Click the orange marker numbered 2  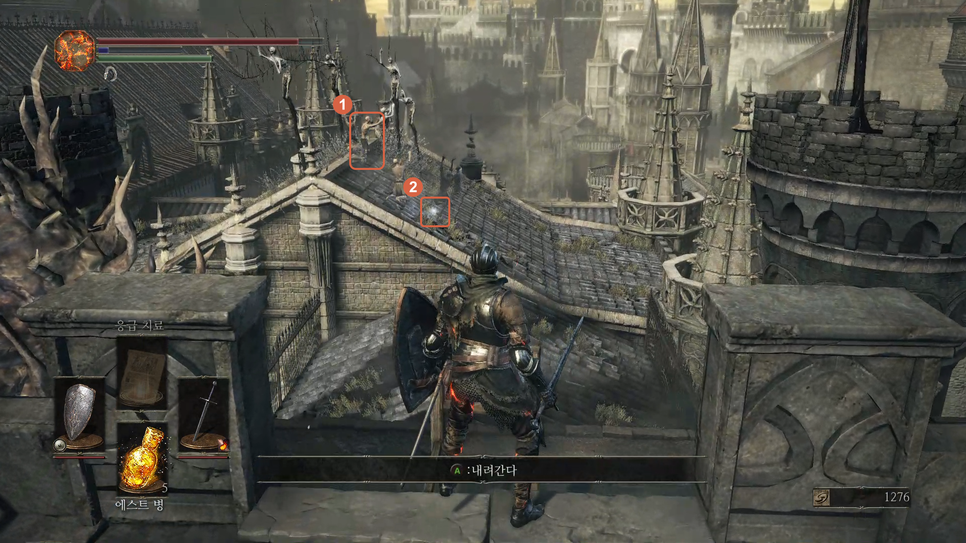coord(410,187)
